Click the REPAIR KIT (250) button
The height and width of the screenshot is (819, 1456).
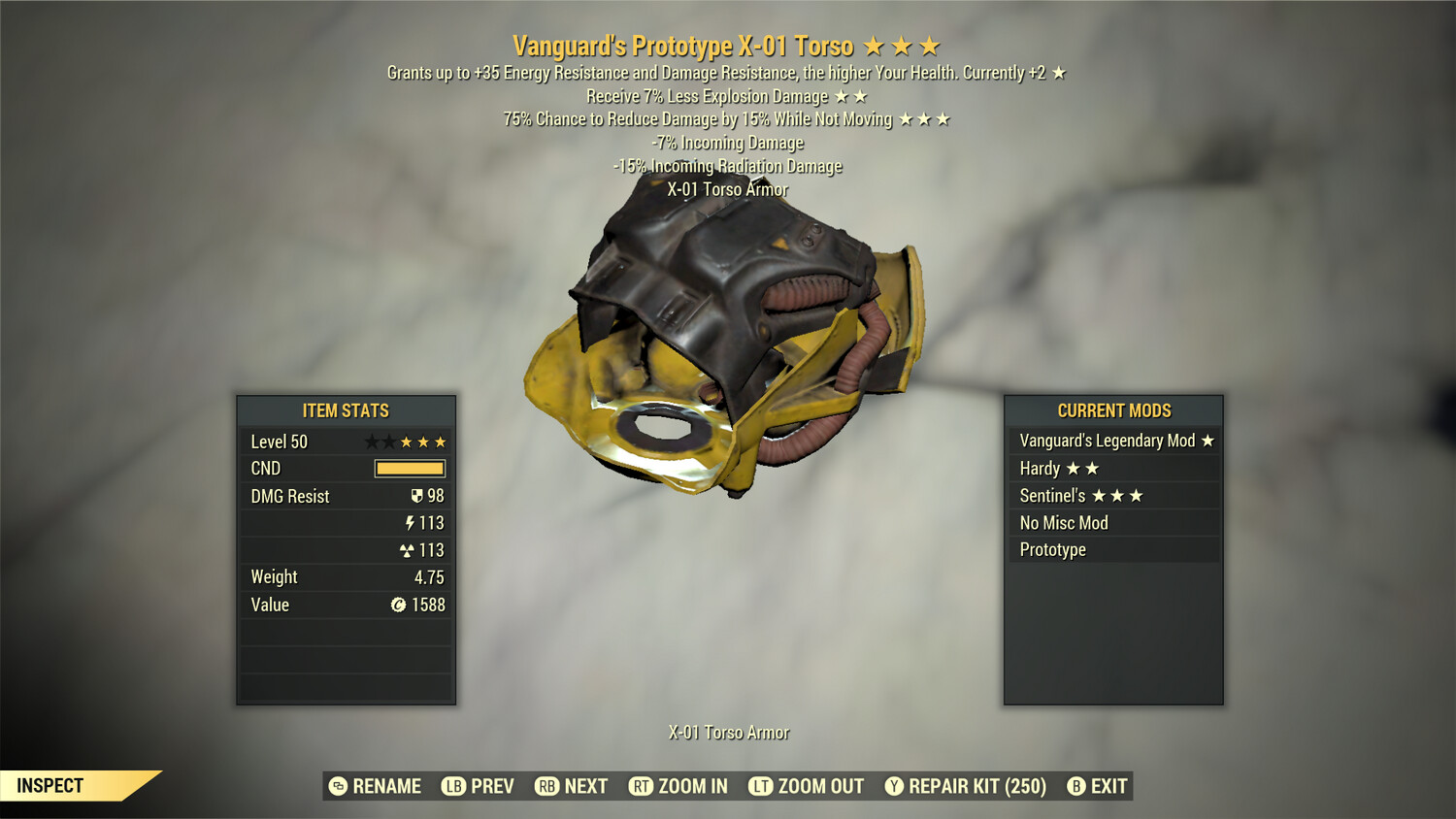click(975, 786)
